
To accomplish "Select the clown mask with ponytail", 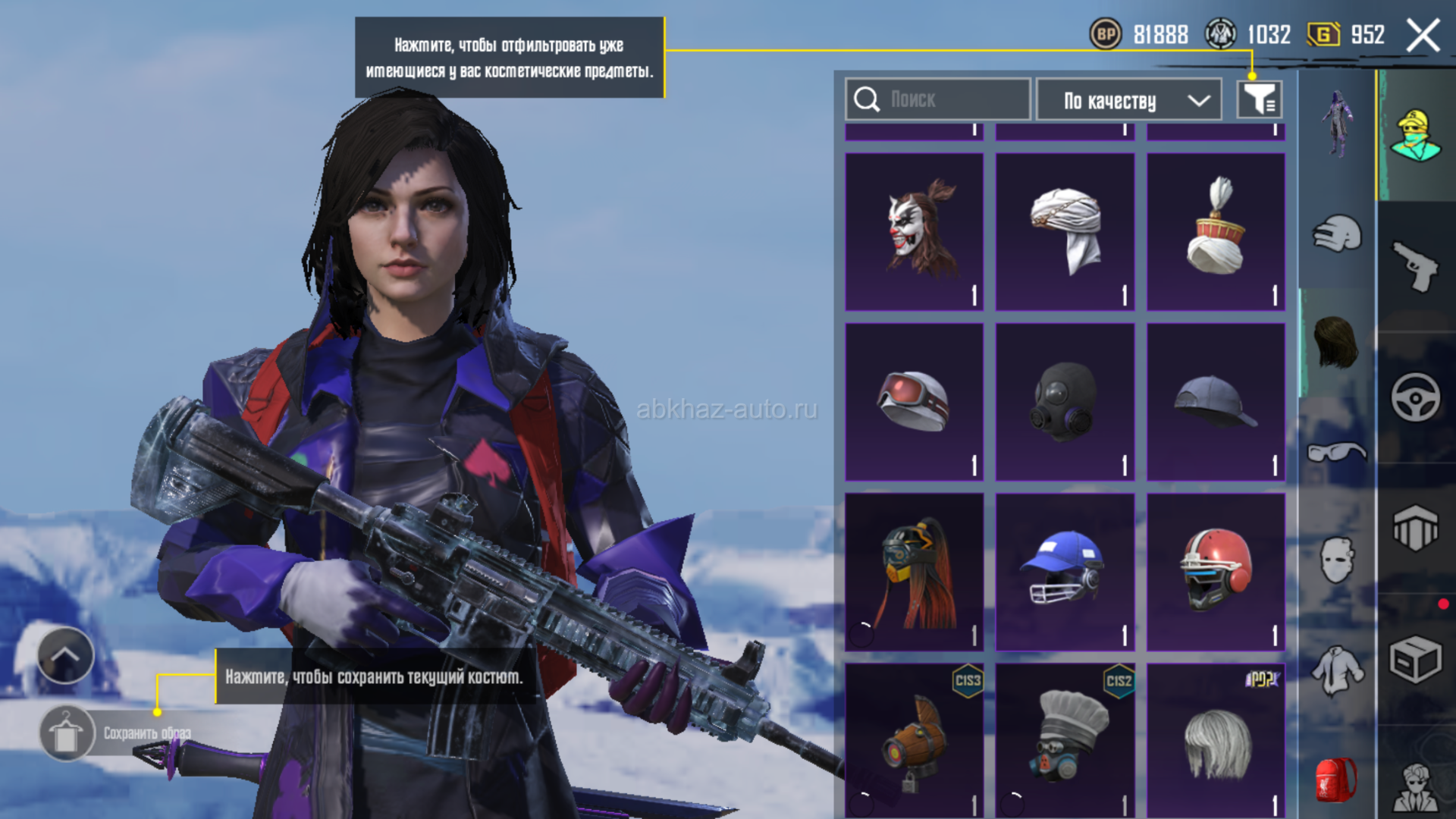I will pyautogui.click(x=914, y=231).
